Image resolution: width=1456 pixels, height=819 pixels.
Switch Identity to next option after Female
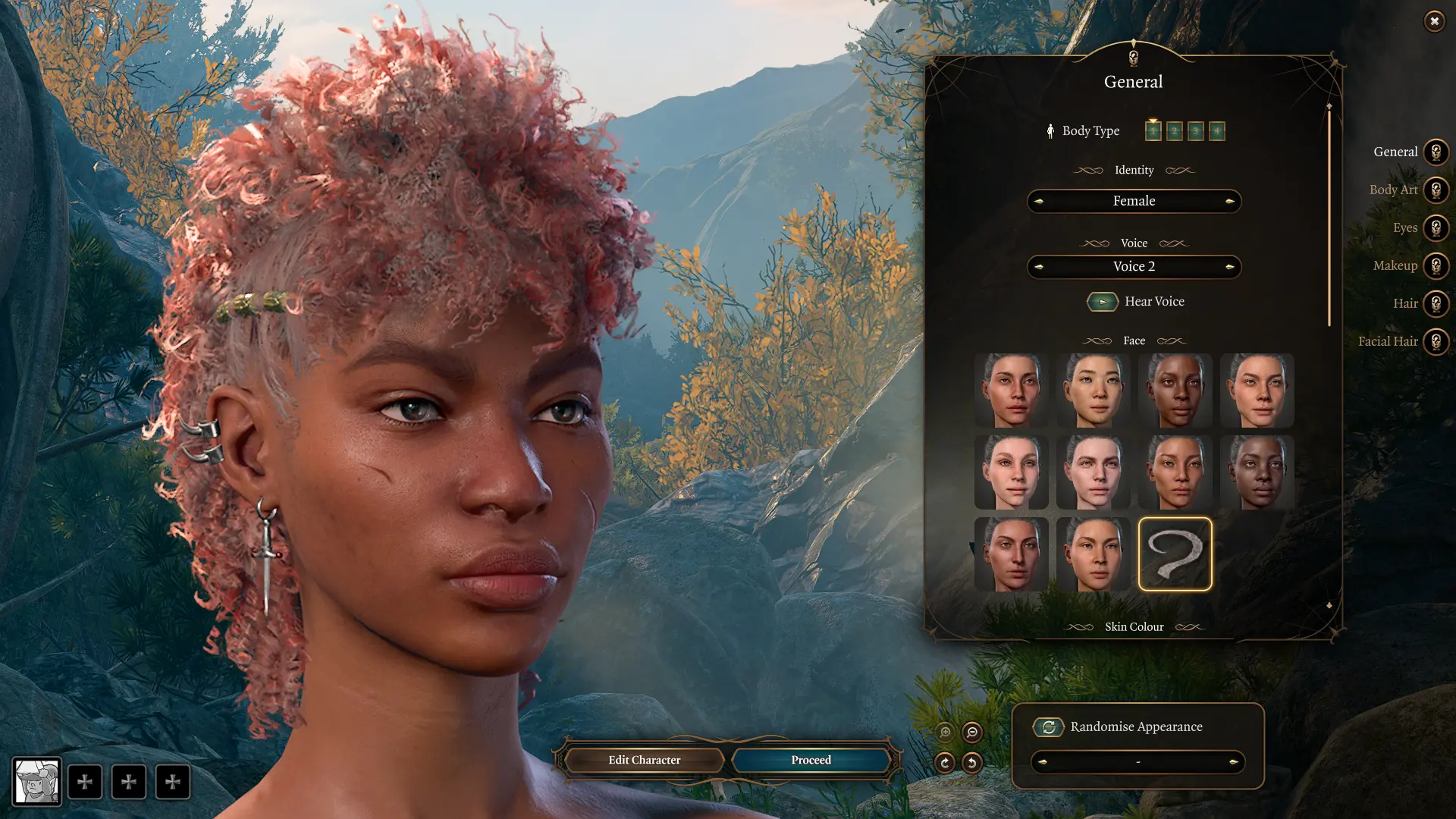[x=1229, y=201]
